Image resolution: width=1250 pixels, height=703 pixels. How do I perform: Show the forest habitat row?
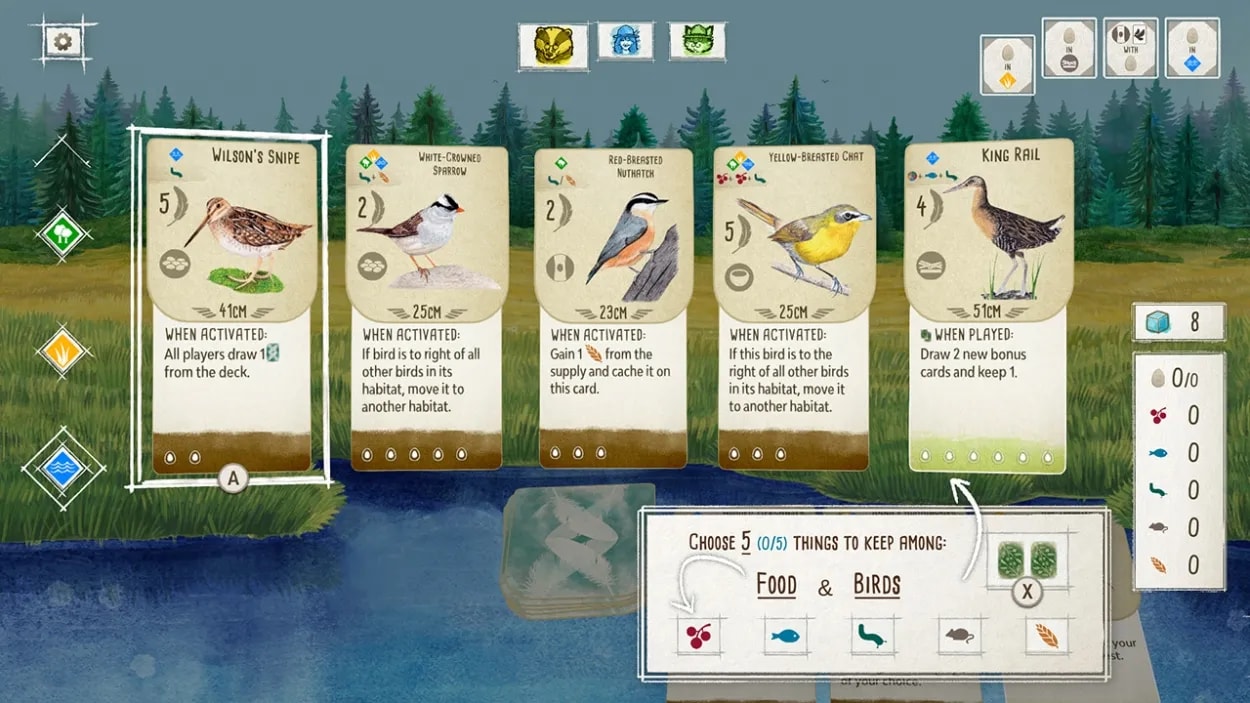point(63,236)
